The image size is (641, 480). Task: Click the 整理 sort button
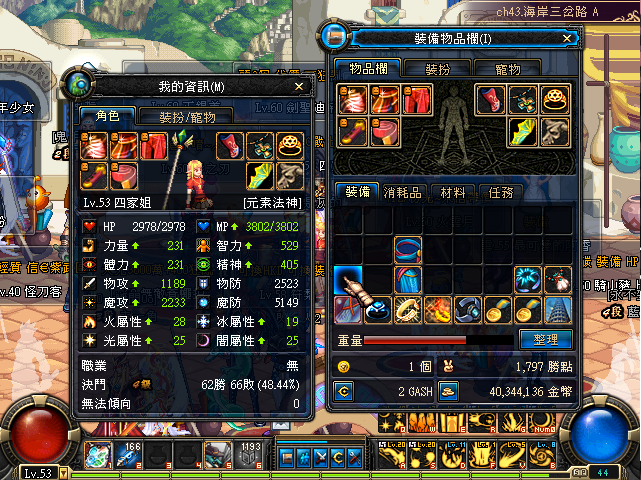(x=545, y=340)
